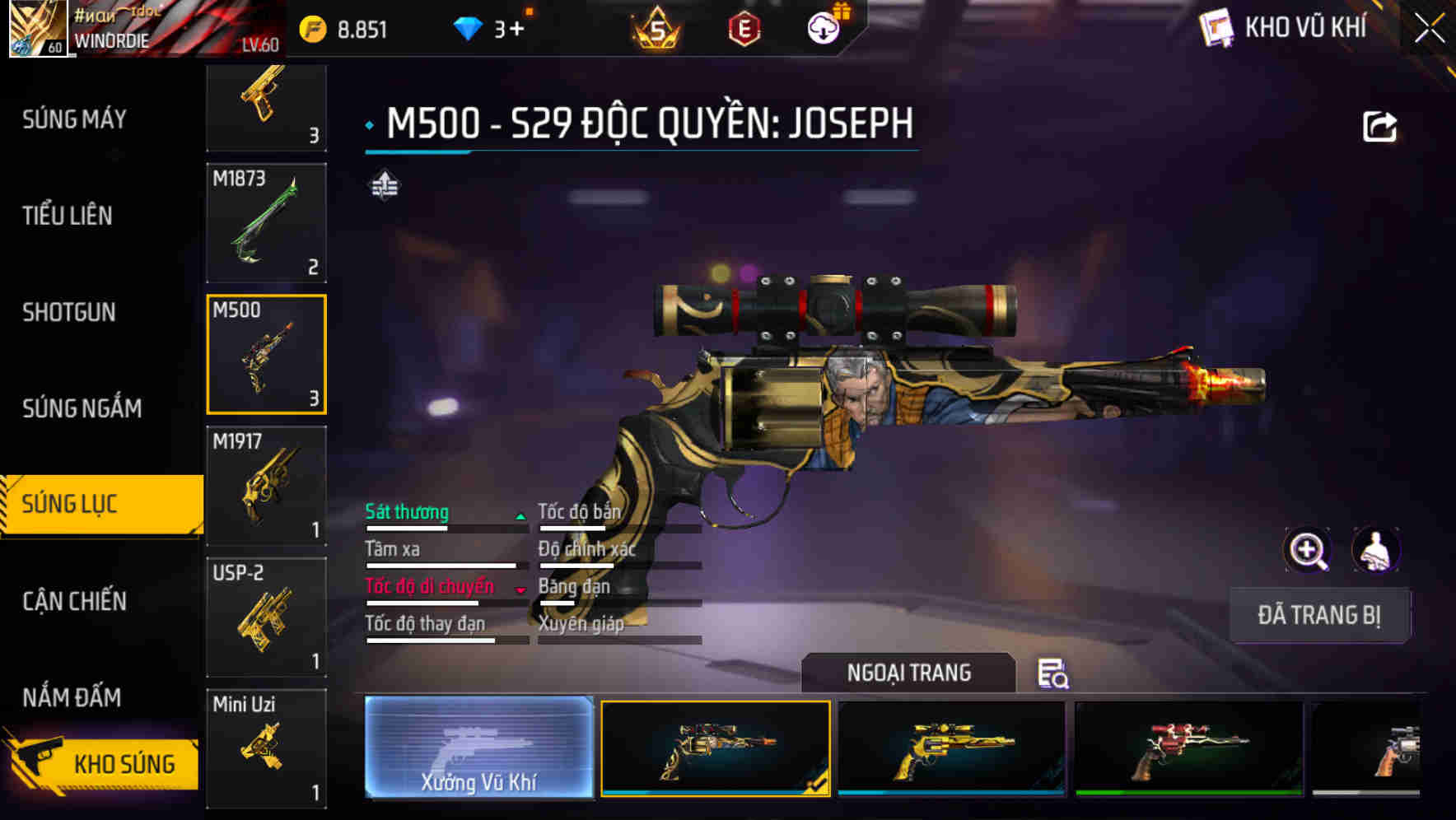Image resolution: width=1456 pixels, height=820 pixels.
Task: Expand the SHOTGUN weapon category
Action: point(69,313)
